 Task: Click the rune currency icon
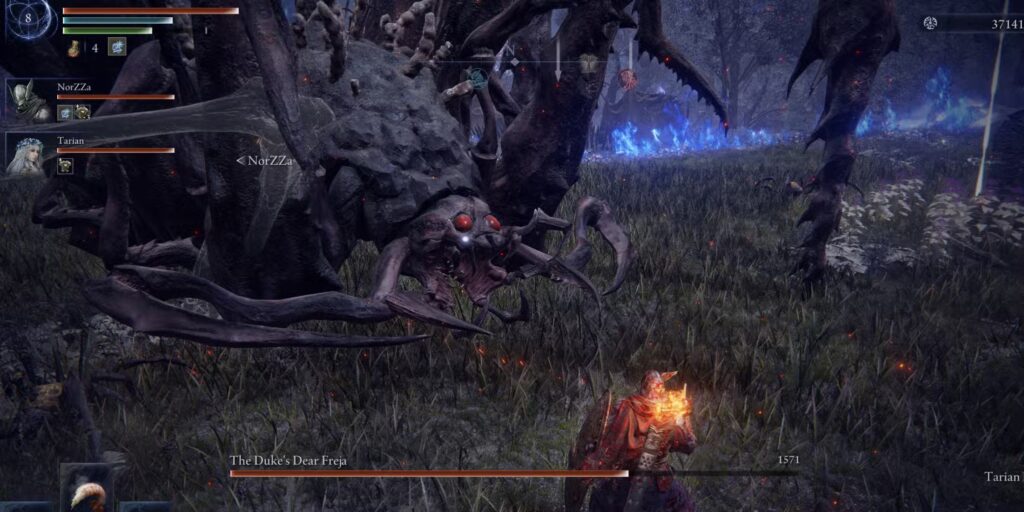tap(930, 23)
